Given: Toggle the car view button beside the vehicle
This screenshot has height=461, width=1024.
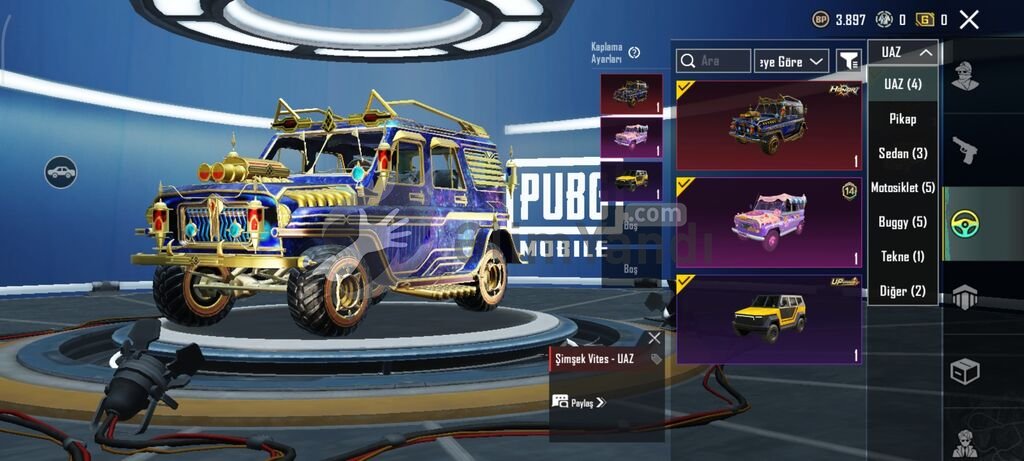Looking at the screenshot, I should click(60, 171).
